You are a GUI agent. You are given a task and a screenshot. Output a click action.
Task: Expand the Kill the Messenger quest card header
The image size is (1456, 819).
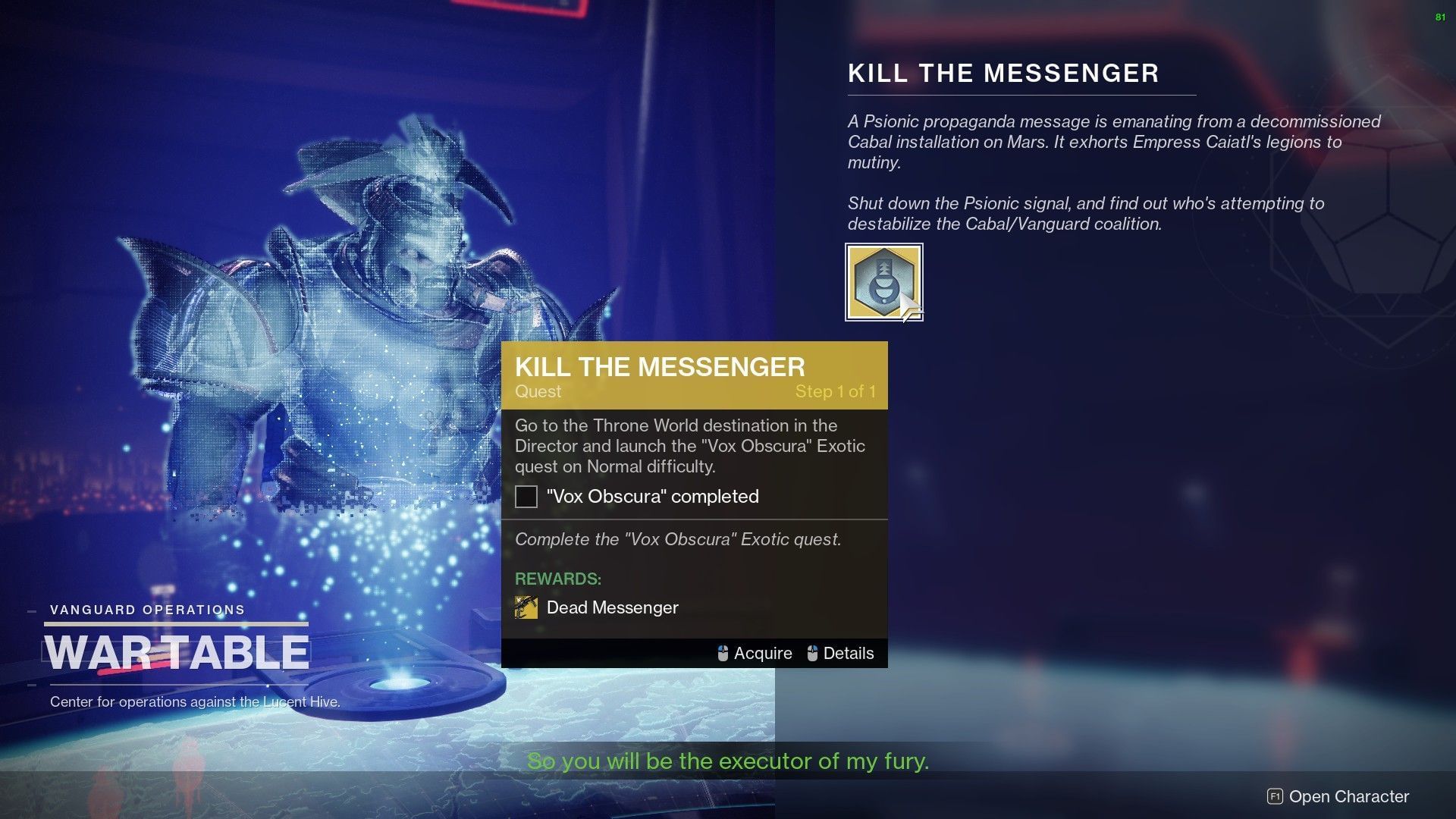pyautogui.click(x=660, y=366)
